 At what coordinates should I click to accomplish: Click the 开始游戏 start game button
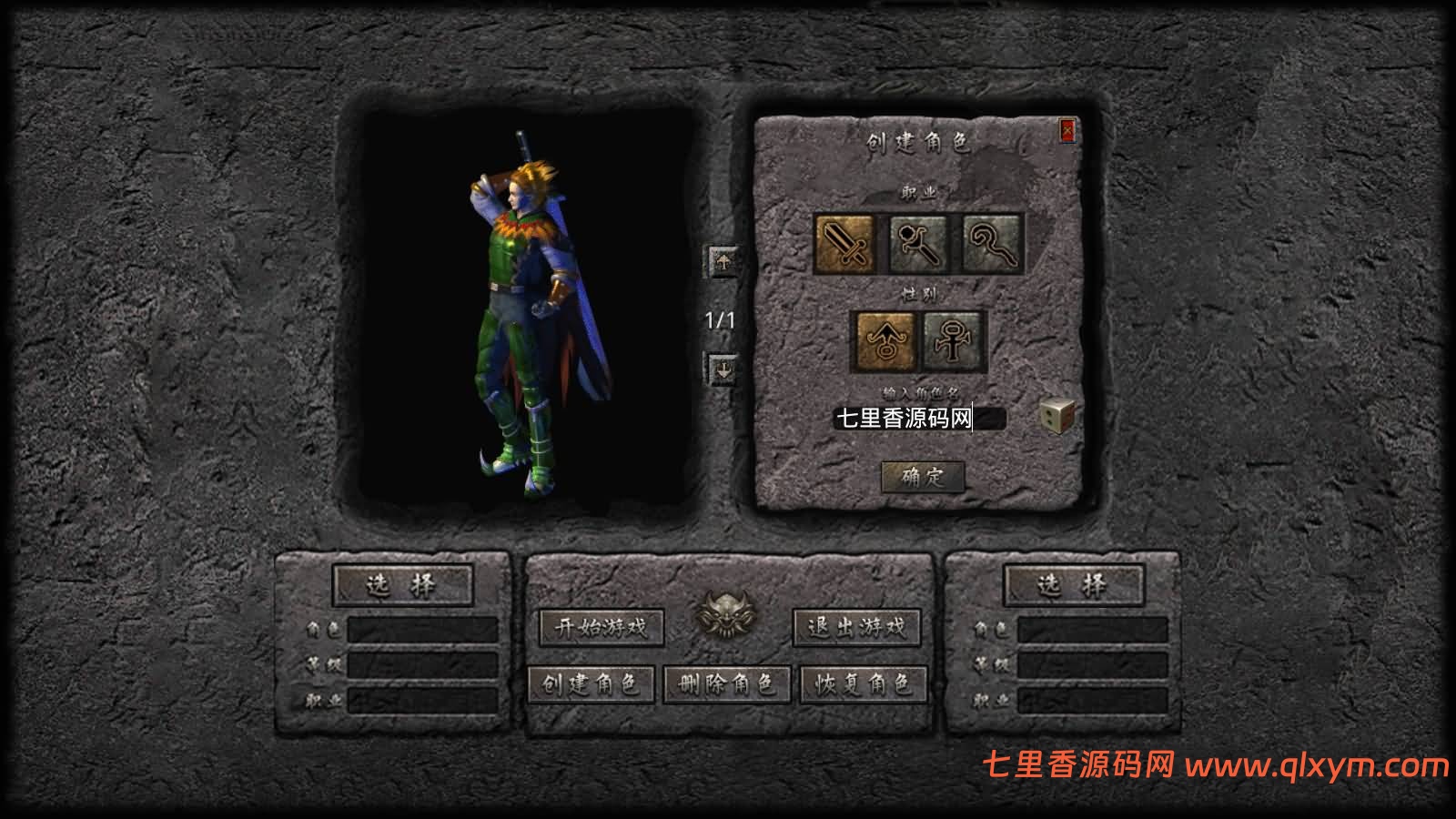pyautogui.click(x=602, y=627)
